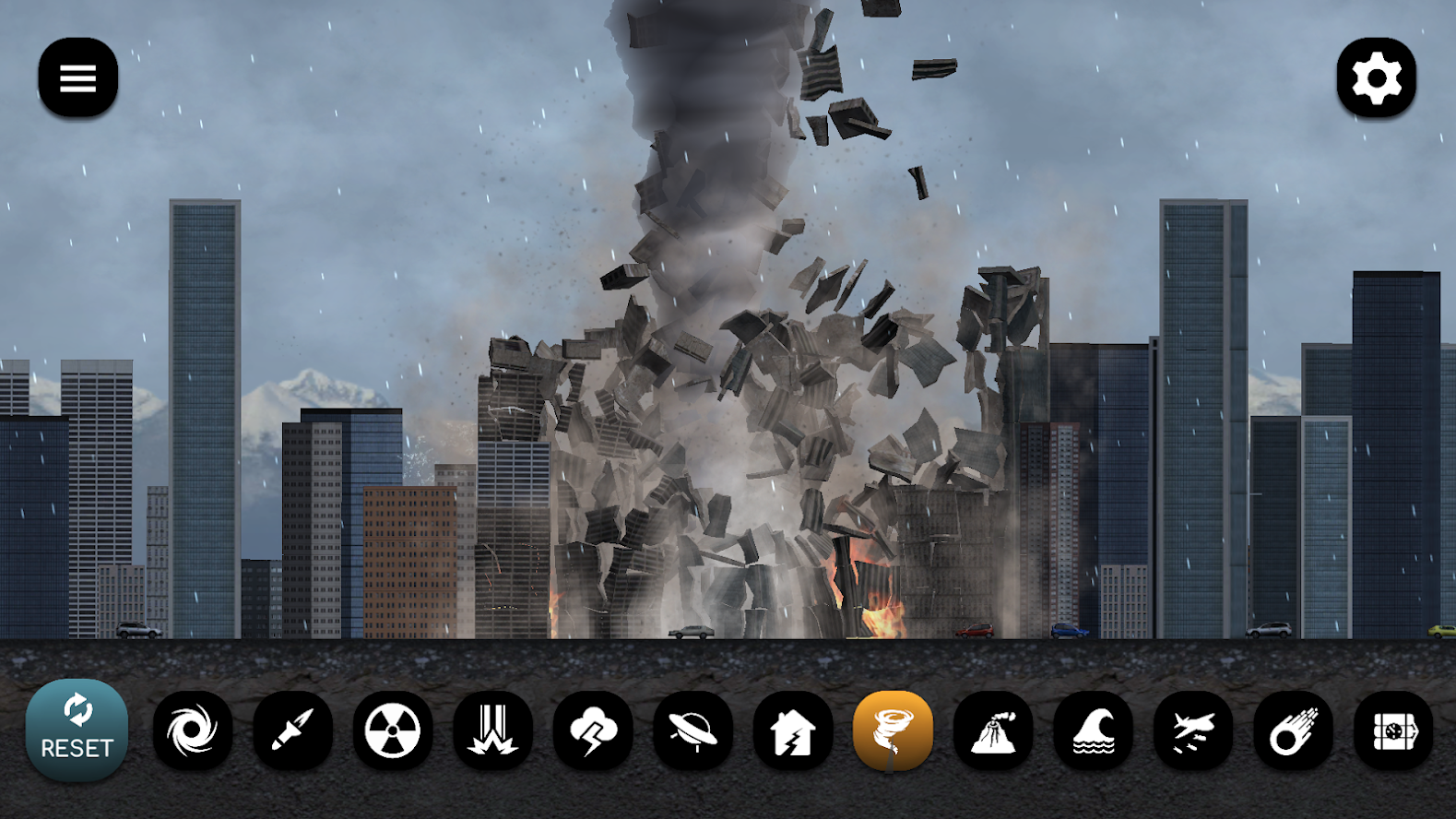Open the settings gear menu

[x=1377, y=77]
